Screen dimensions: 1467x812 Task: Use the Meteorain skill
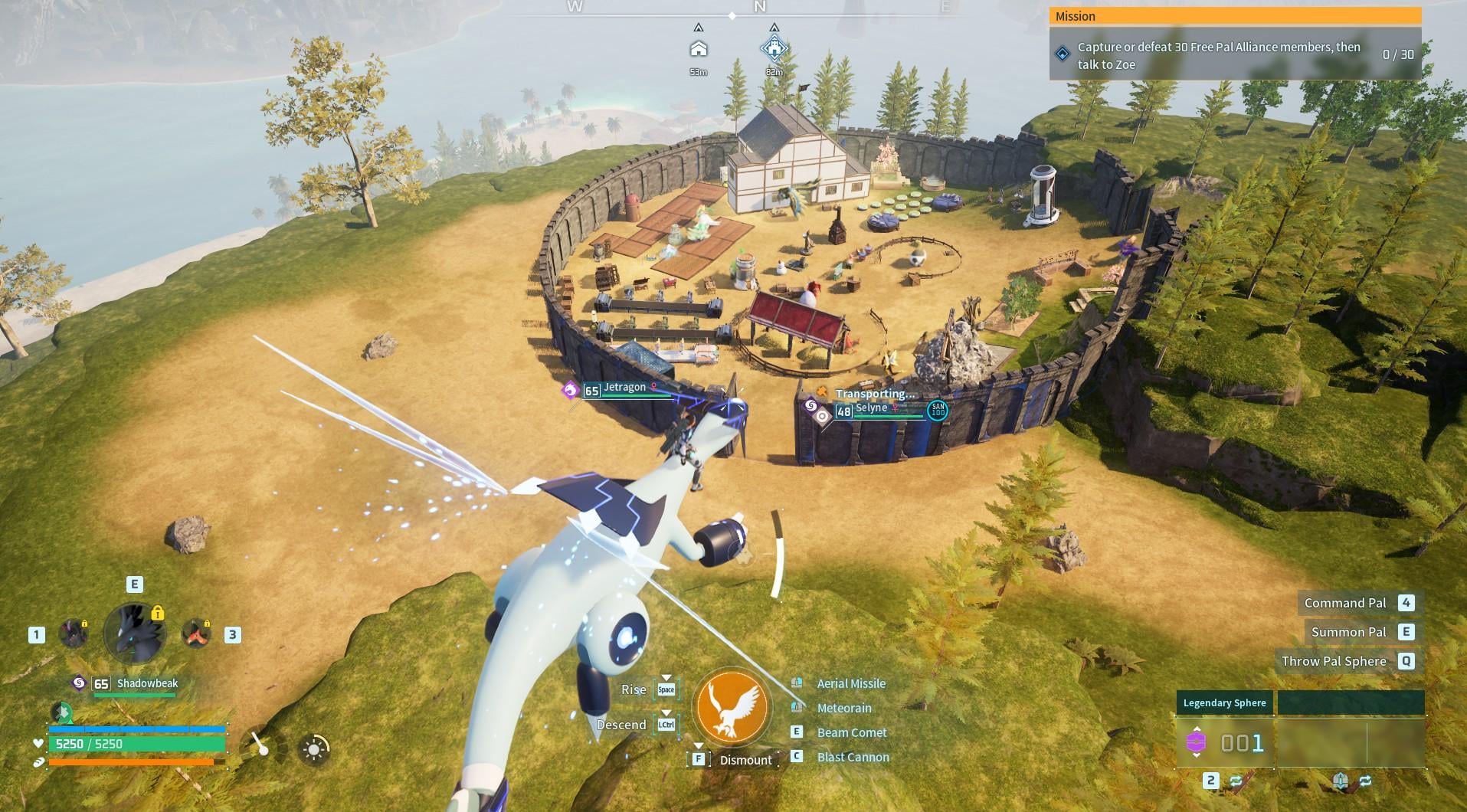[x=844, y=708]
